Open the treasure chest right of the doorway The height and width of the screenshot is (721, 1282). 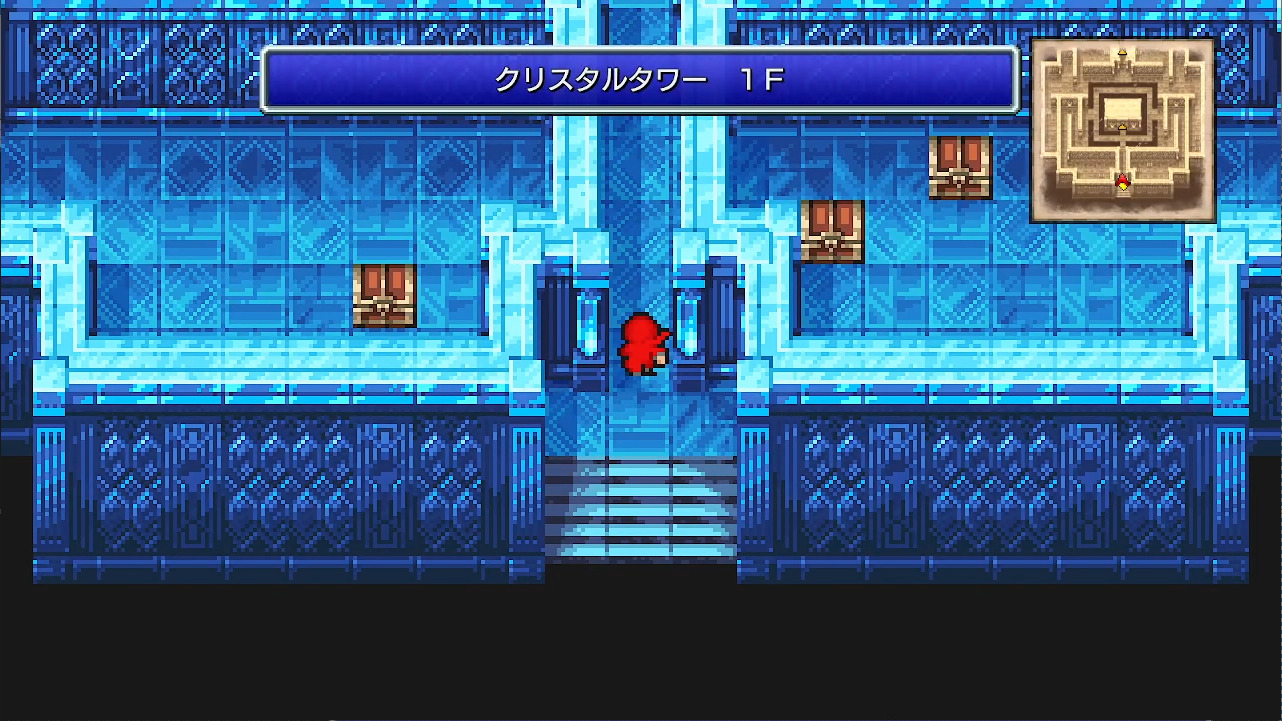pos(830,232)
